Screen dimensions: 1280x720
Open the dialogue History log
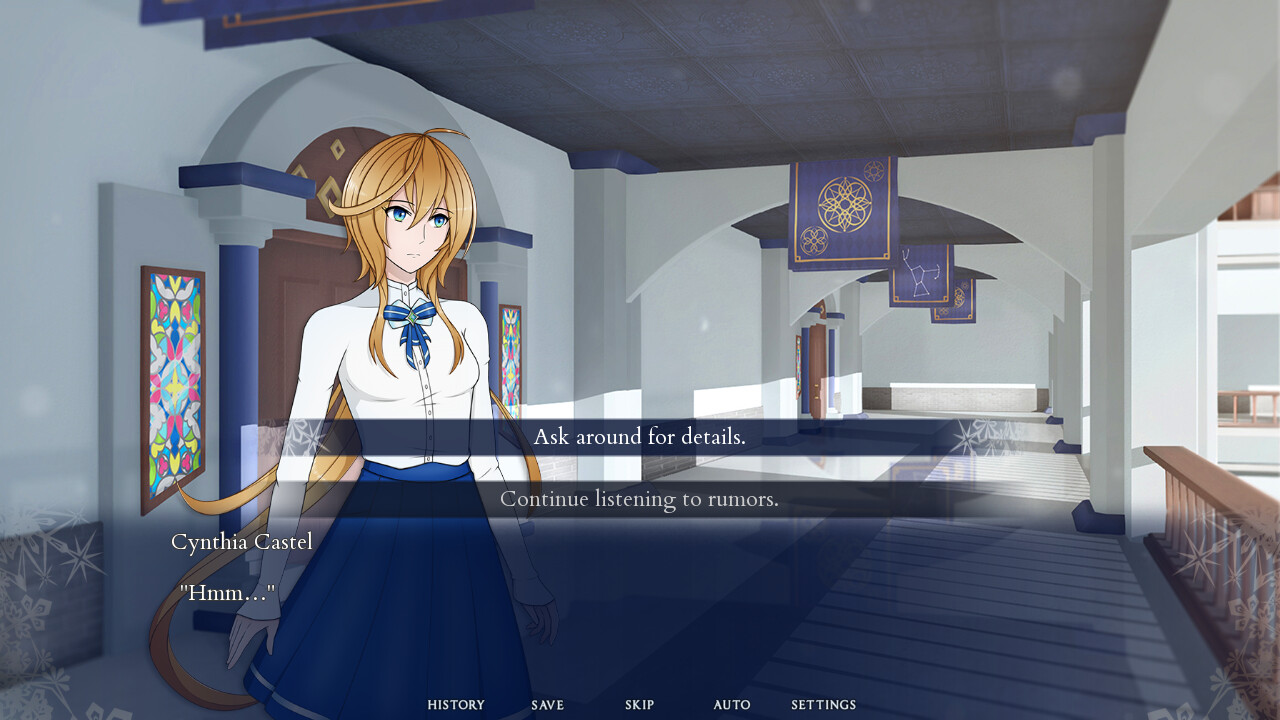point(456,705)
